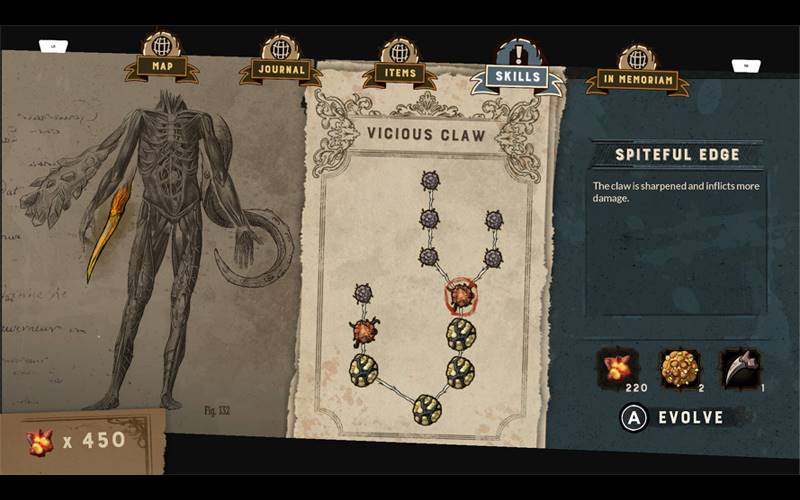Pick the topmost node of the tallest branch
Viewport: 800px width, 500px height.
430,181
